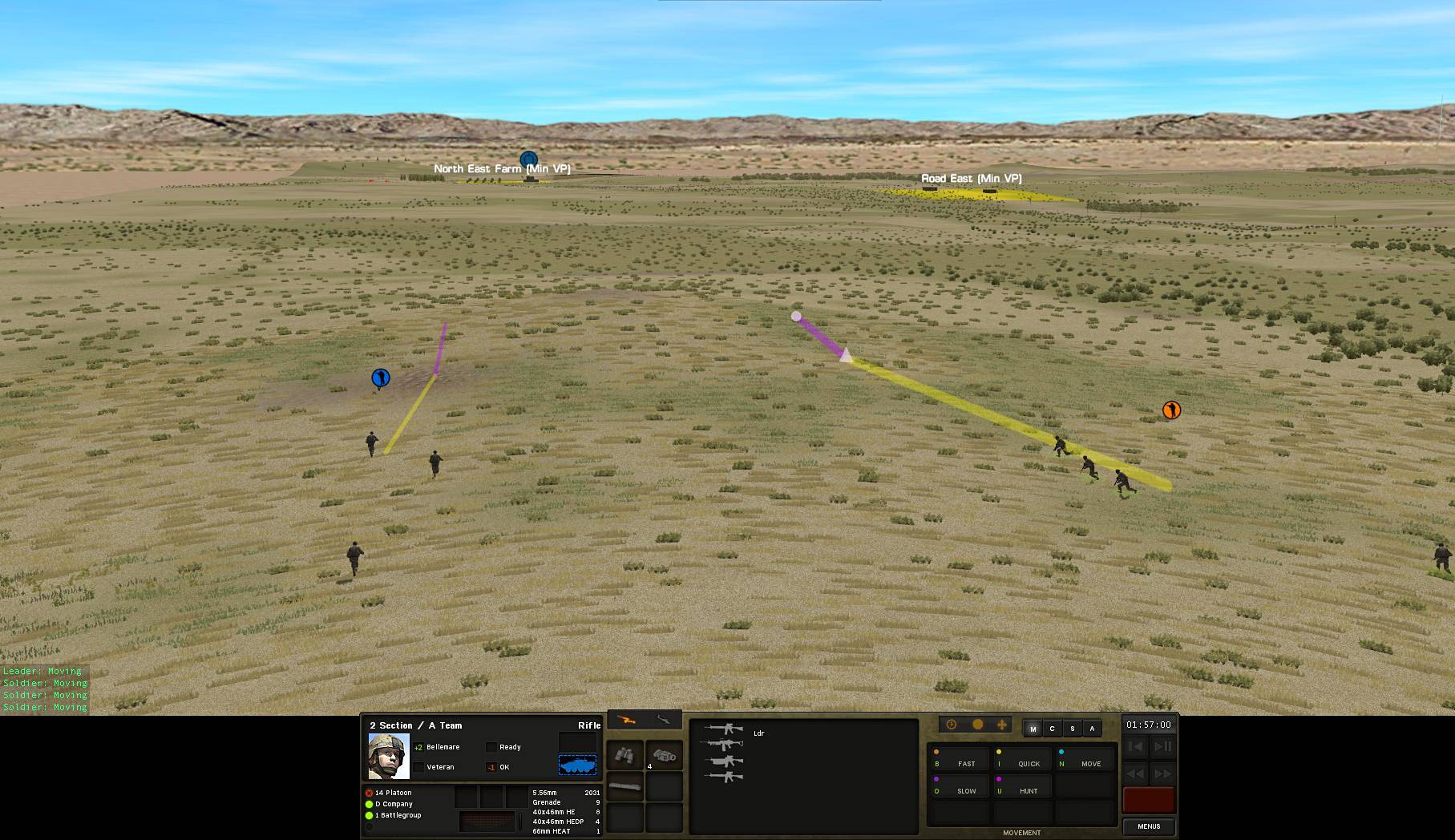Click the ammunition belt item icon
The width and height of the screenshot is (1455, 840).
624,785
